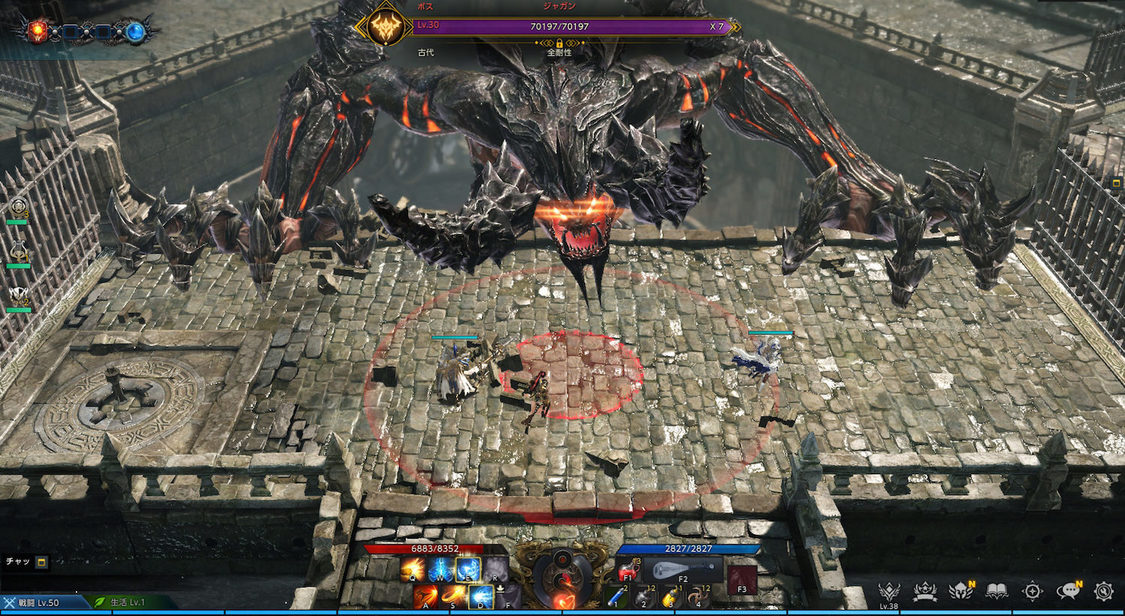
Task: Throw the whirlwind item in slot 4
Action: [697, 598]
